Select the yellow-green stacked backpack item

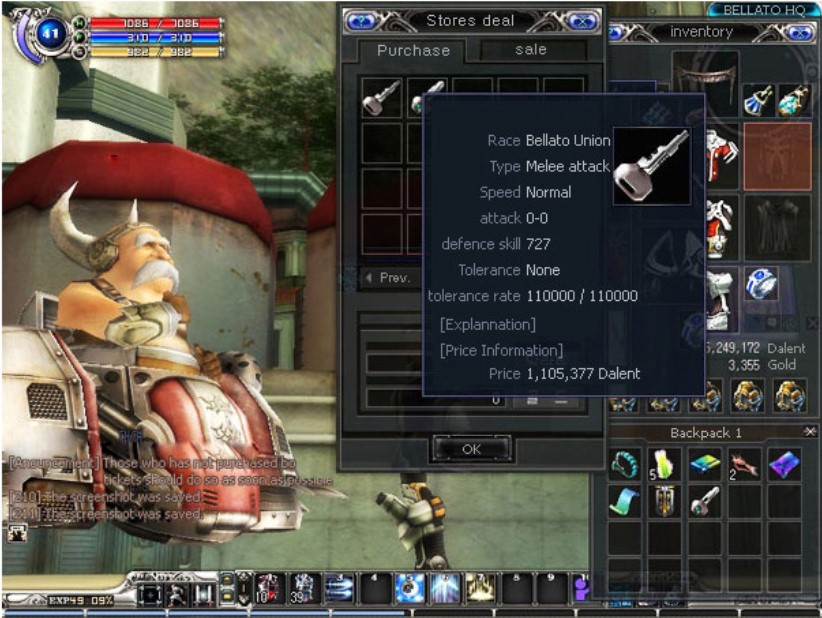click(665, 464)
